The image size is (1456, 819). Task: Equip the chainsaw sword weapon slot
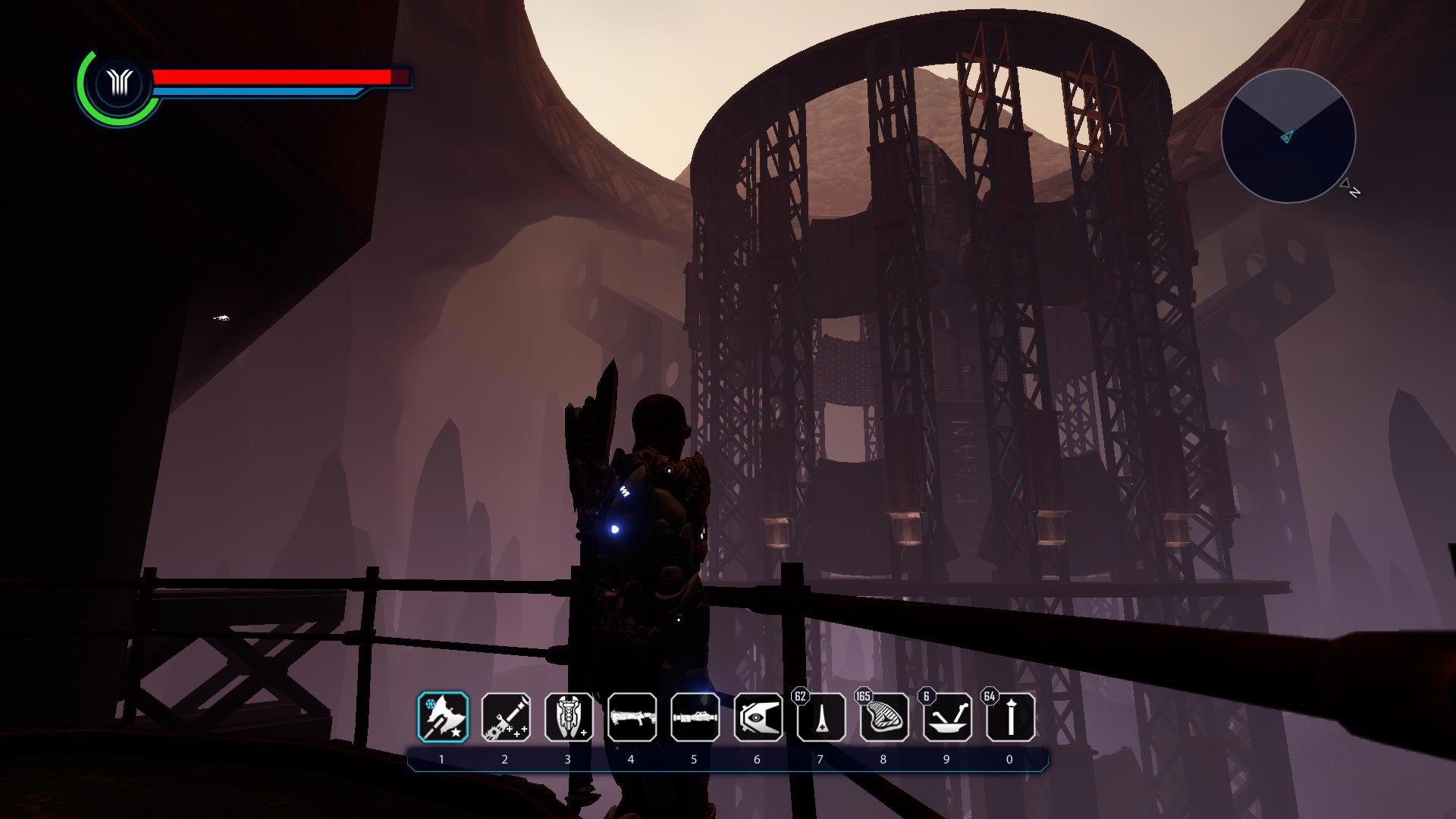click(506, 717)
